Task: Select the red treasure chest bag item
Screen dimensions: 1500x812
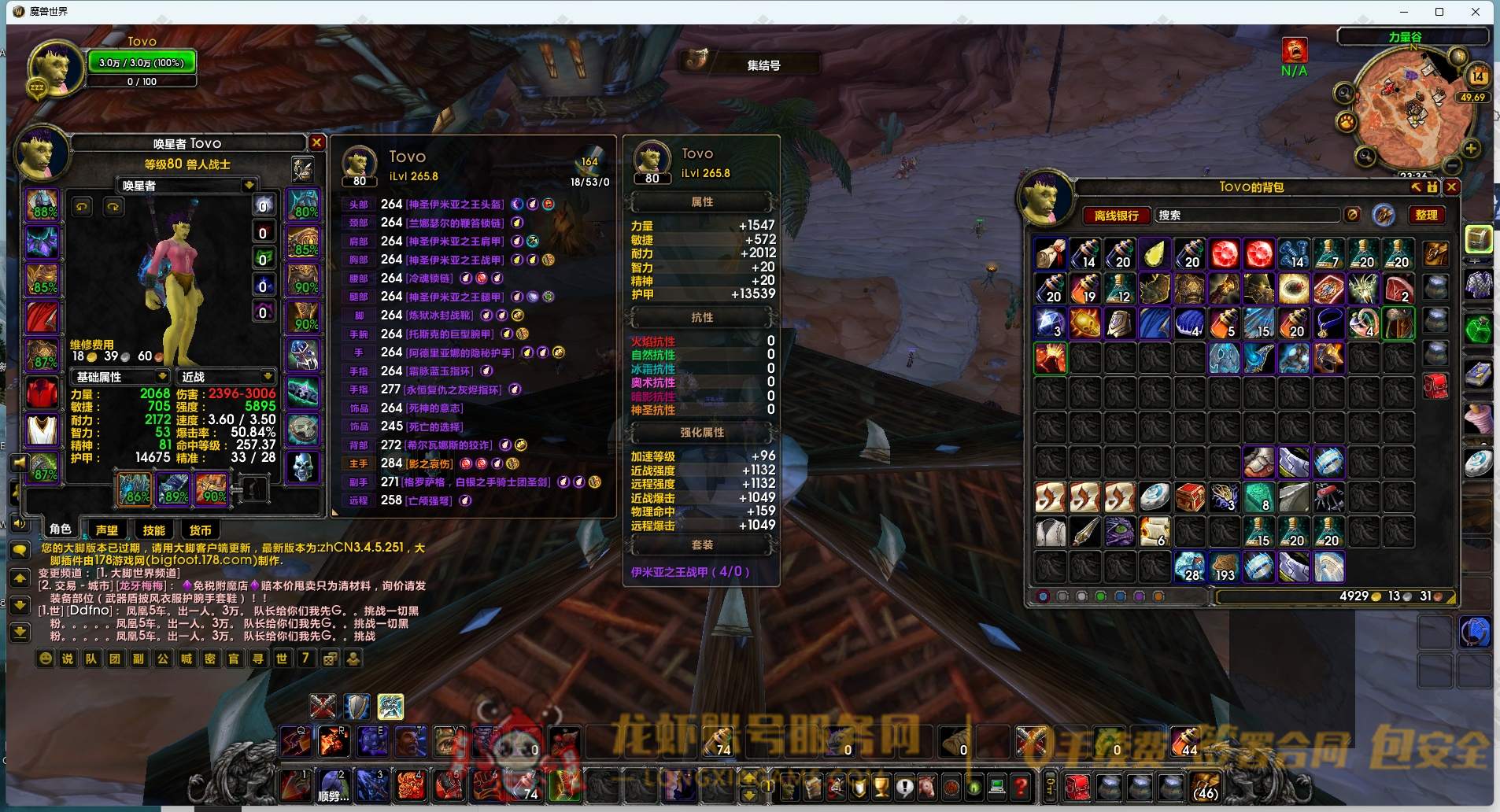Action: 1189,497
